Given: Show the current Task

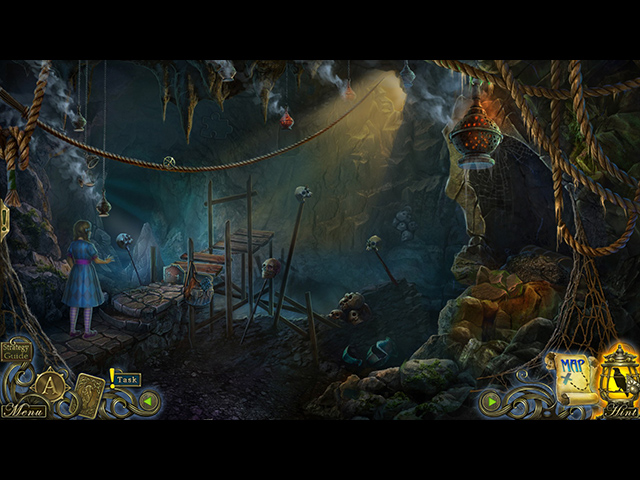Looking at the screenshot, I should [x=126, y=380].
